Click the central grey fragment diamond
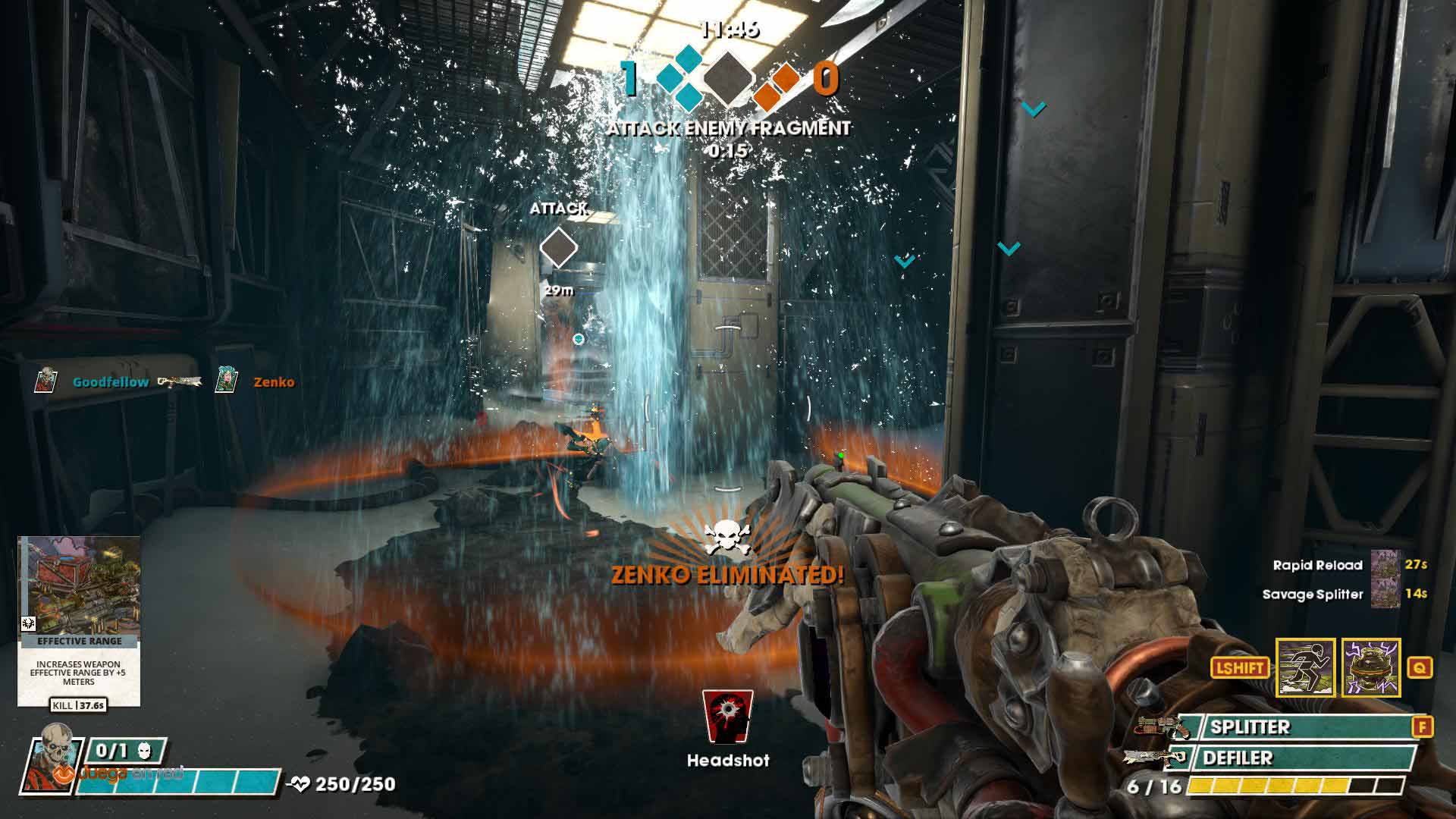This screenshot has height=819, width=1456. coord(728,78)
